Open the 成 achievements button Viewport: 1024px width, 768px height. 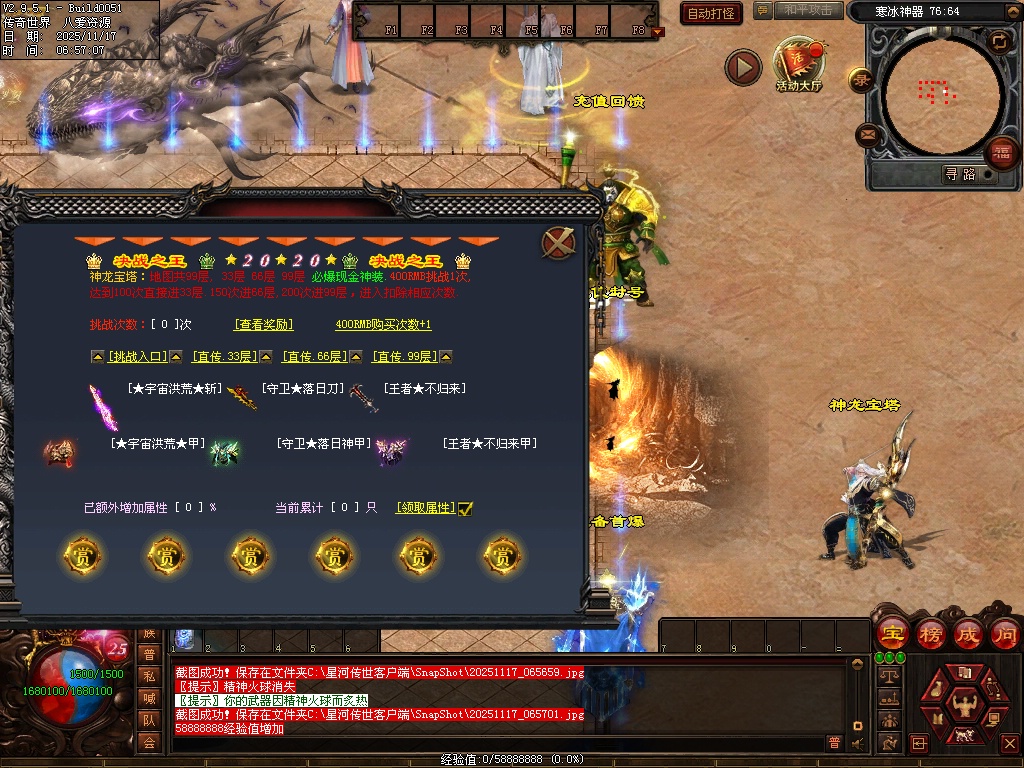pyautogui.click(x=968, y=633)
